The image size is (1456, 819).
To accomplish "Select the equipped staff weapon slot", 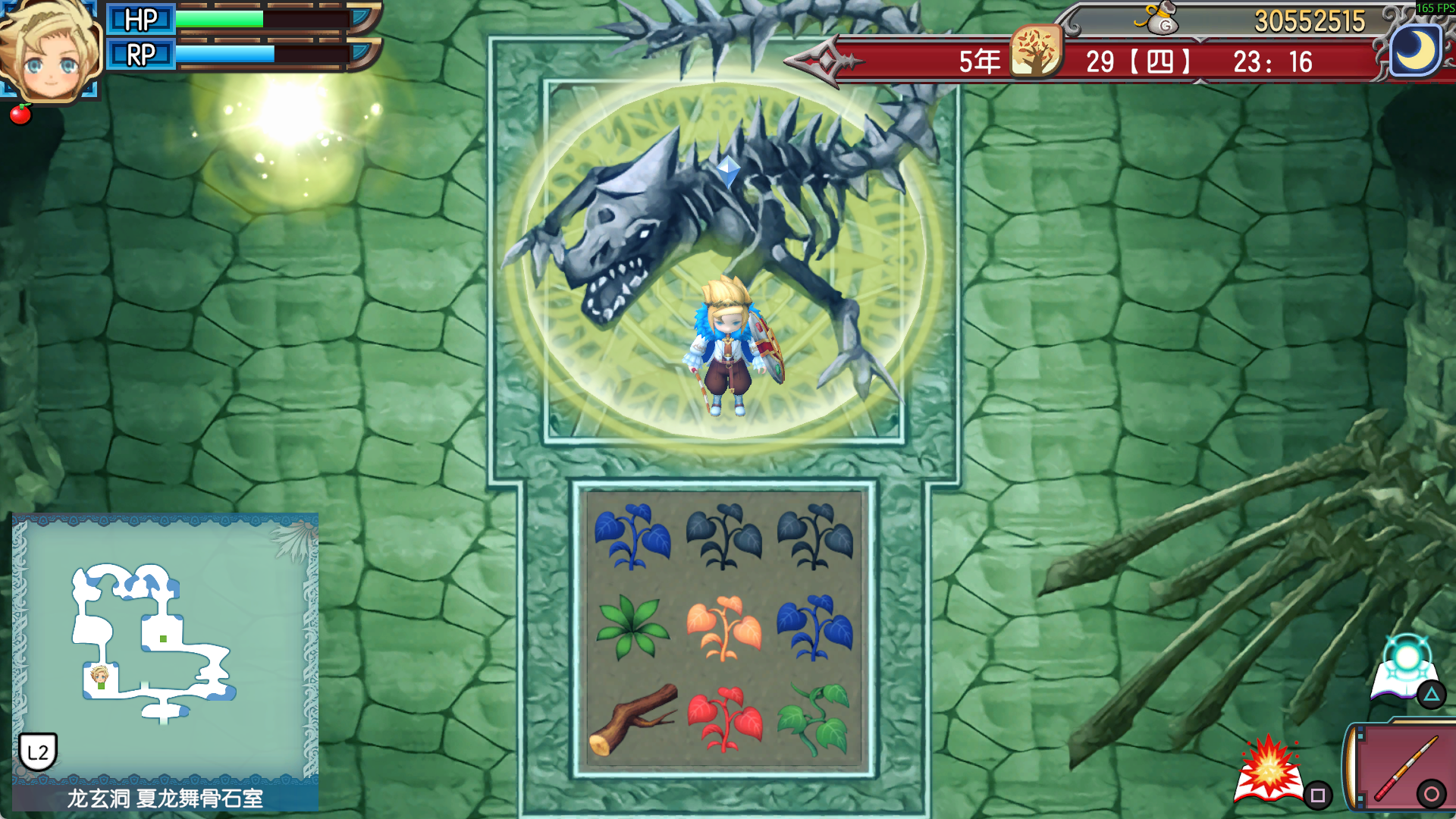I will [1403, 767].
